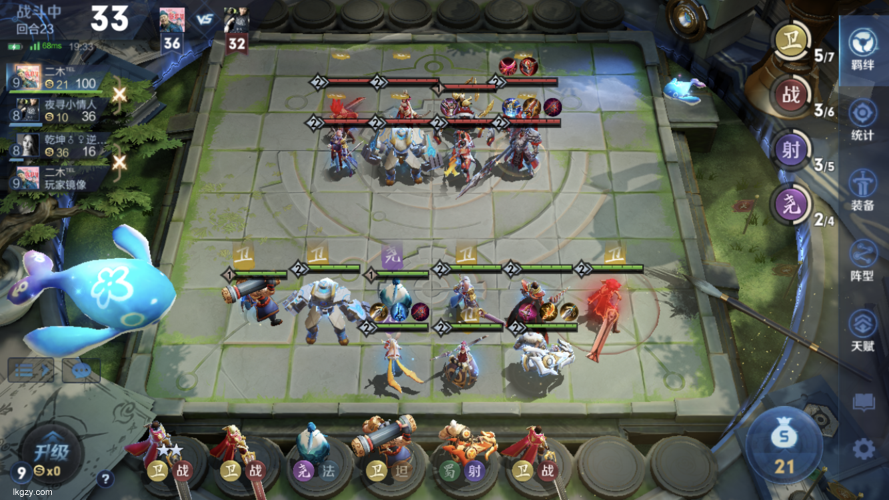Select the 射 archer synergy icon

click(791, 151)
